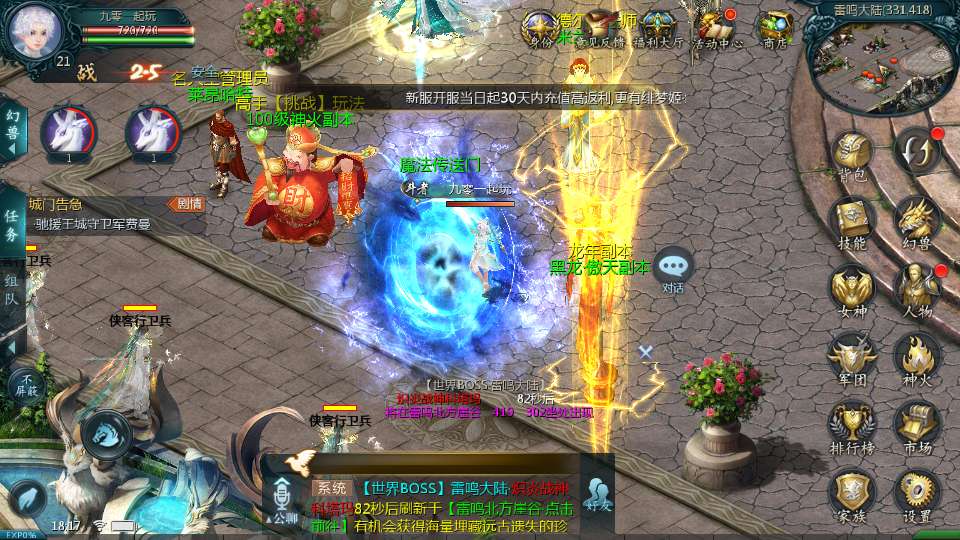Toggle the 不屏蔽 display filter button

[26, 383]
